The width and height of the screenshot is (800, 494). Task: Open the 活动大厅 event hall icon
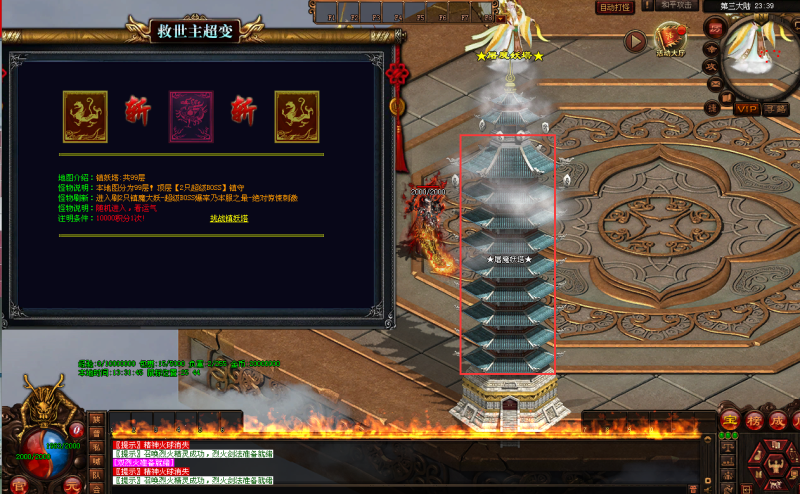pos(670,38)
